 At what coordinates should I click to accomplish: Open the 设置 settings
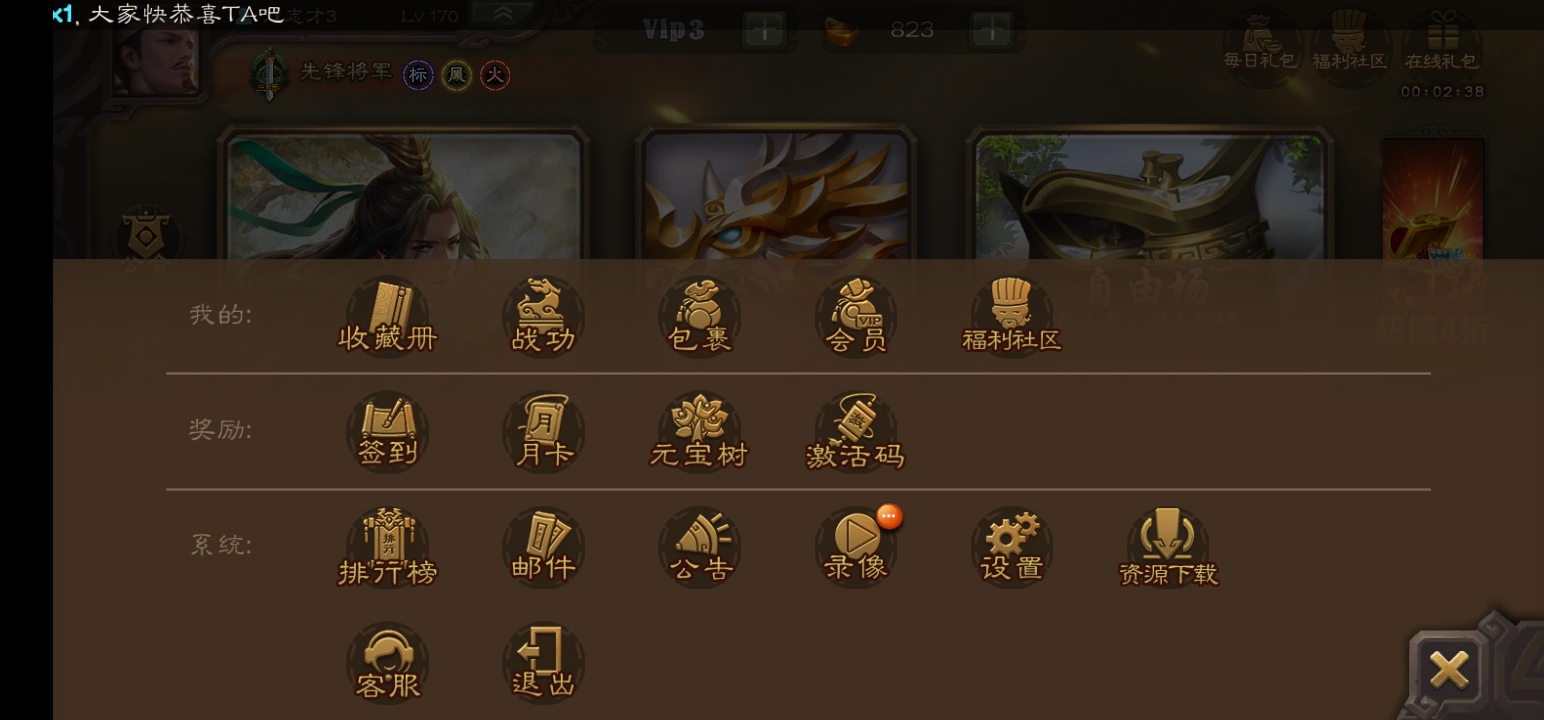1011,547
